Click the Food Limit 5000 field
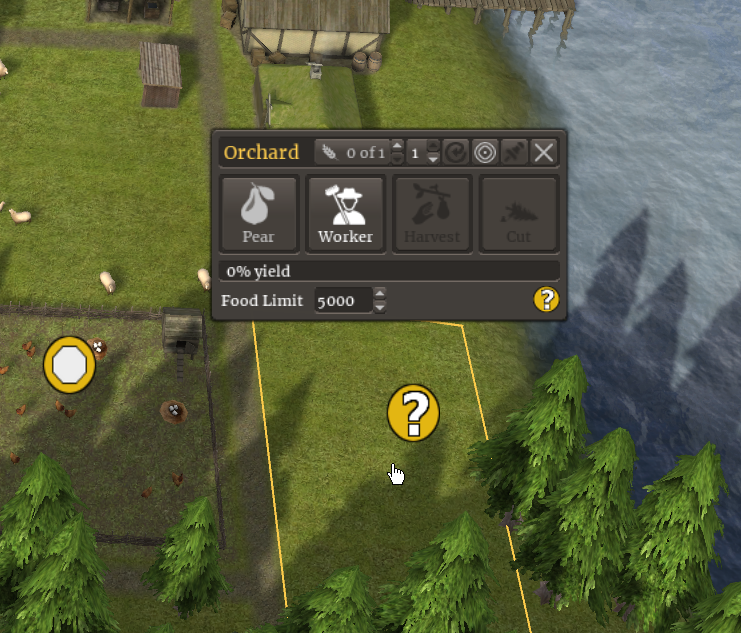Viewport: 741px width, 633px height. coord(342,300)
